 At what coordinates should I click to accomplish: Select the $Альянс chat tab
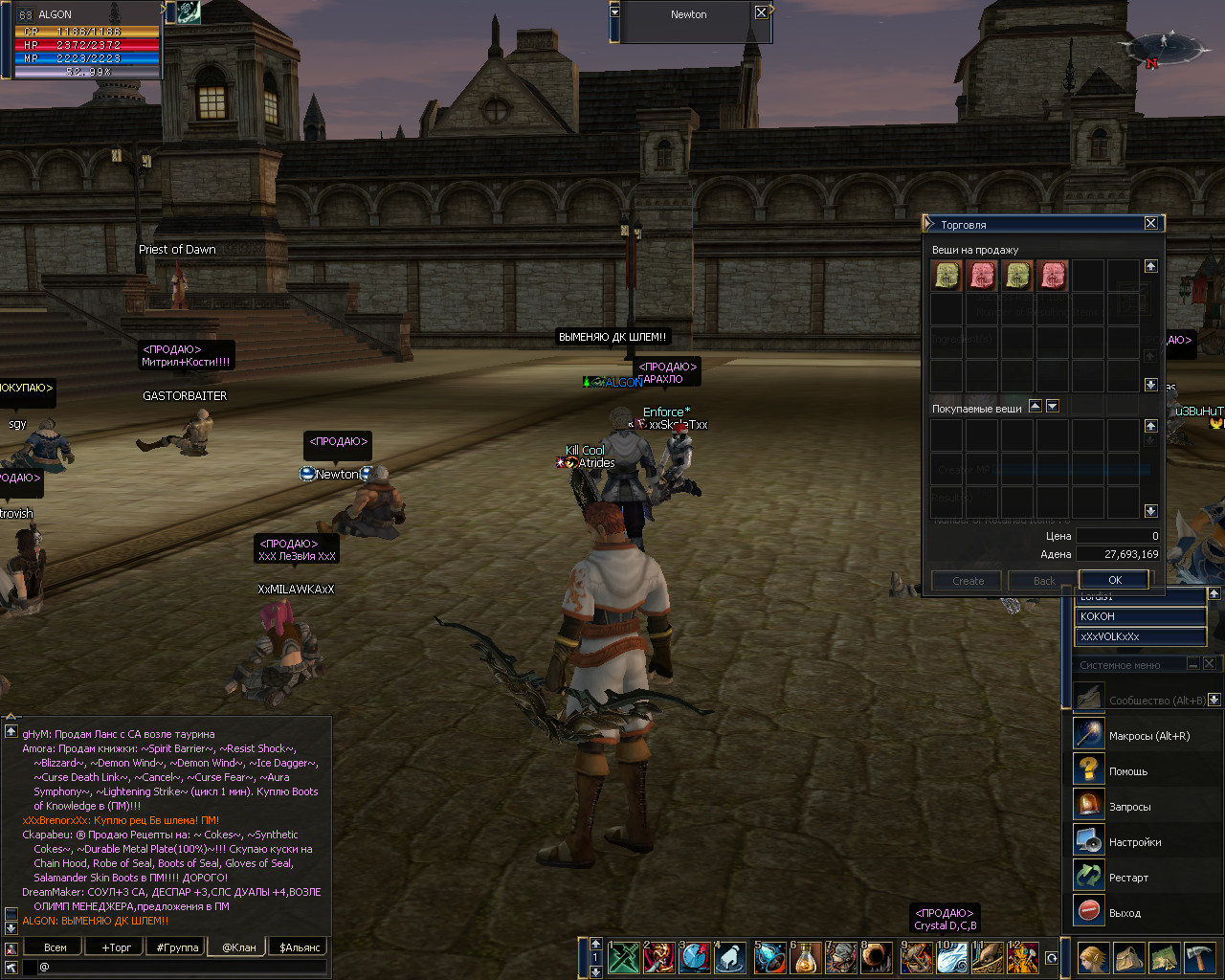[300, 947]
